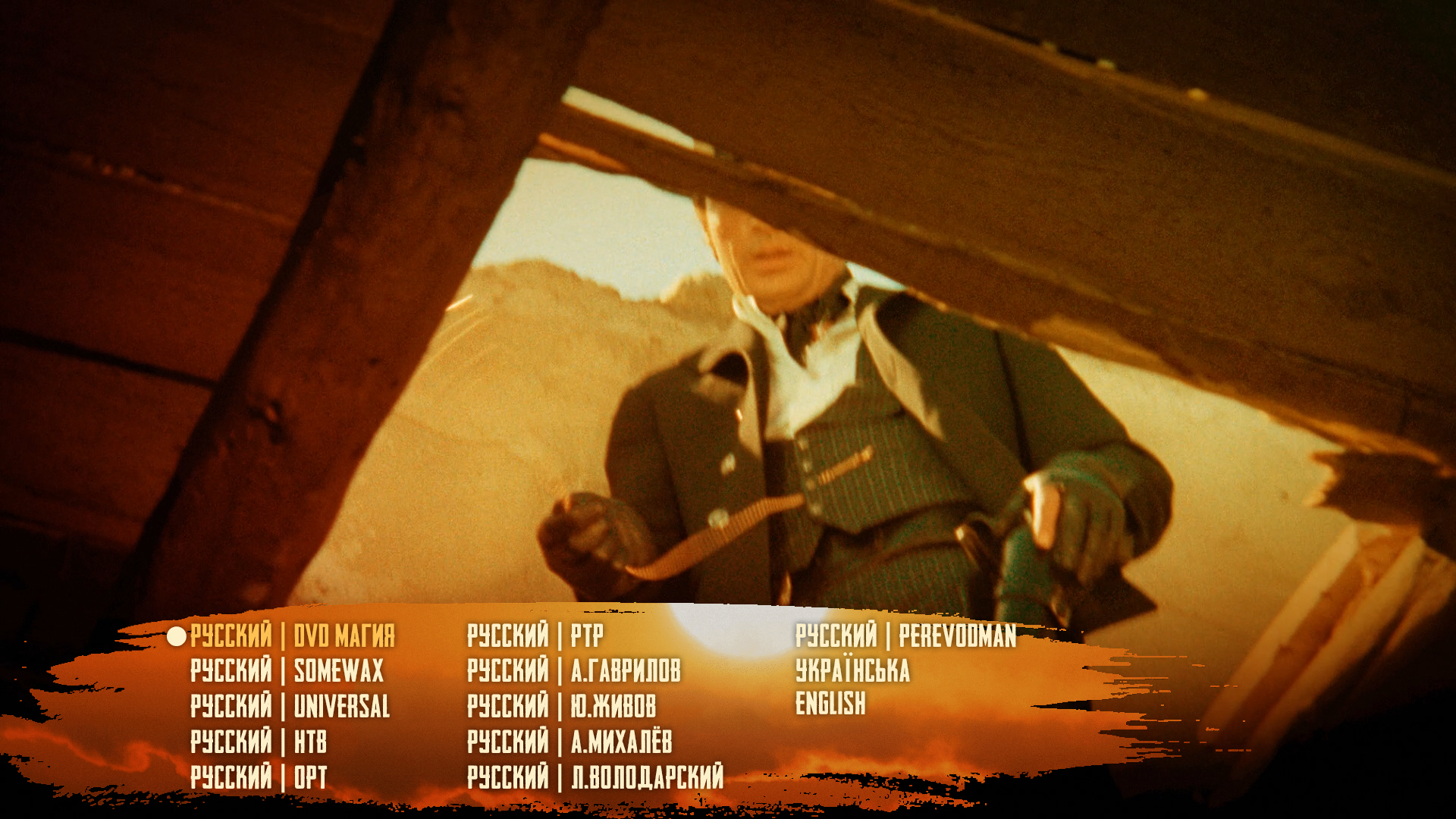Switch audio to English

(830, 704)
